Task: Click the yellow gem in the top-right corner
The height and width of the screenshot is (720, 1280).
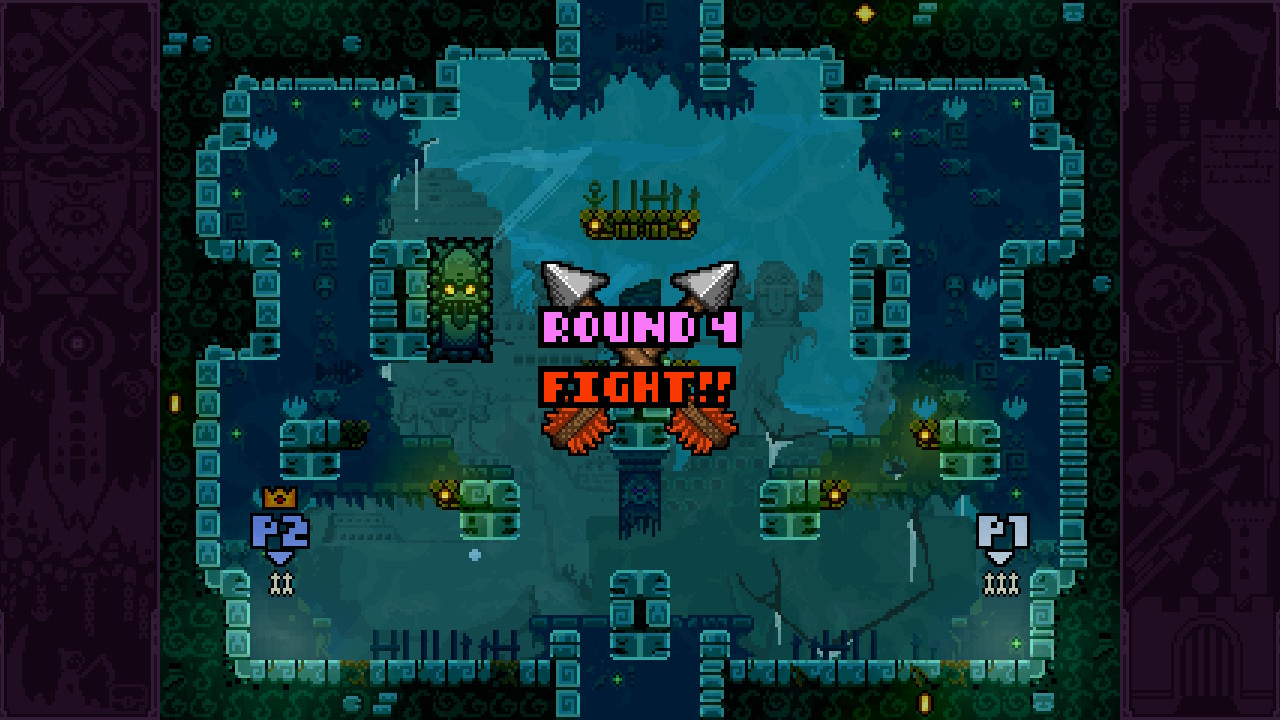Action: coord(865,12)
